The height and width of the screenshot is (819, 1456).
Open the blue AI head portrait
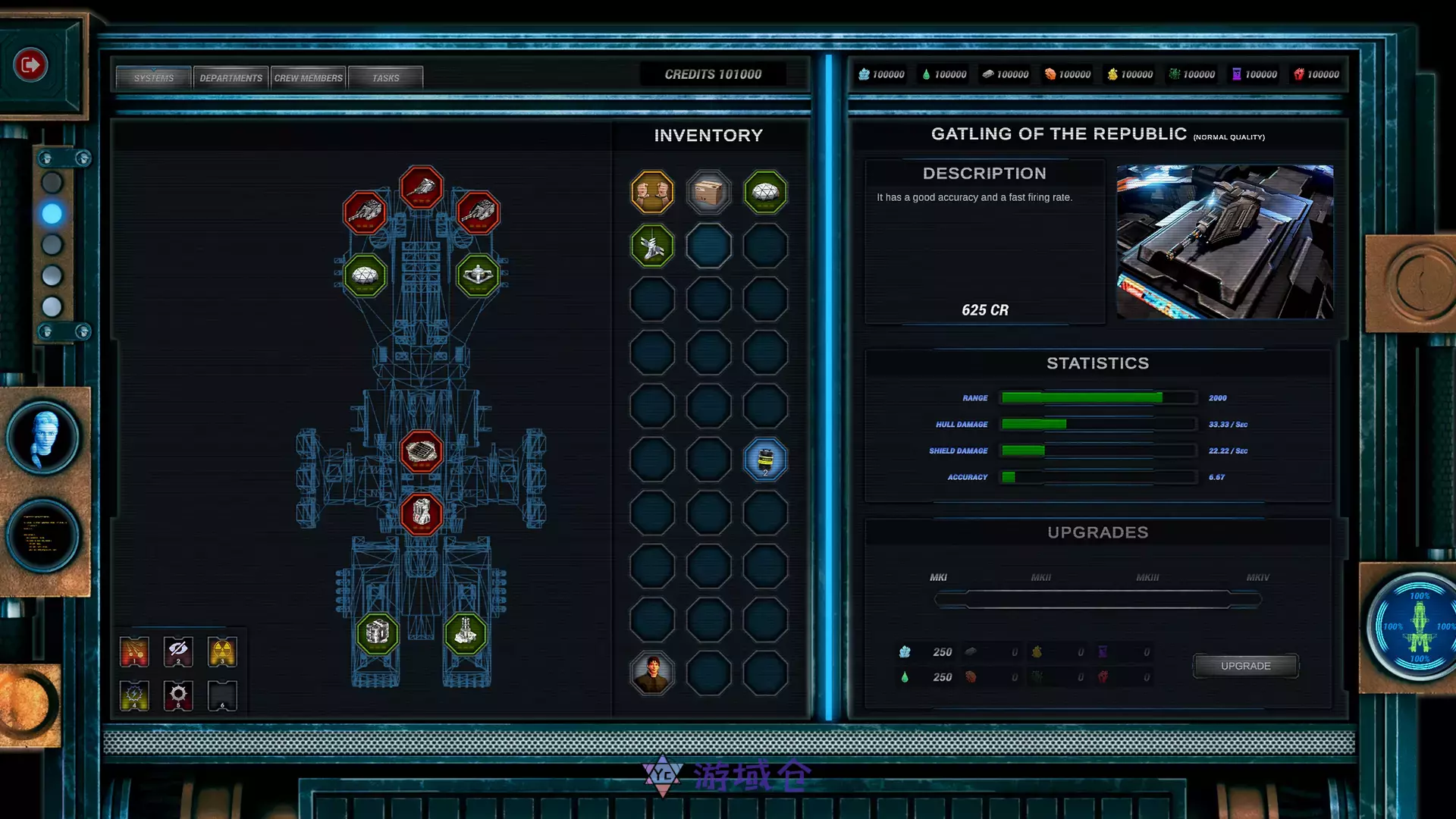[x=44, y=438]
